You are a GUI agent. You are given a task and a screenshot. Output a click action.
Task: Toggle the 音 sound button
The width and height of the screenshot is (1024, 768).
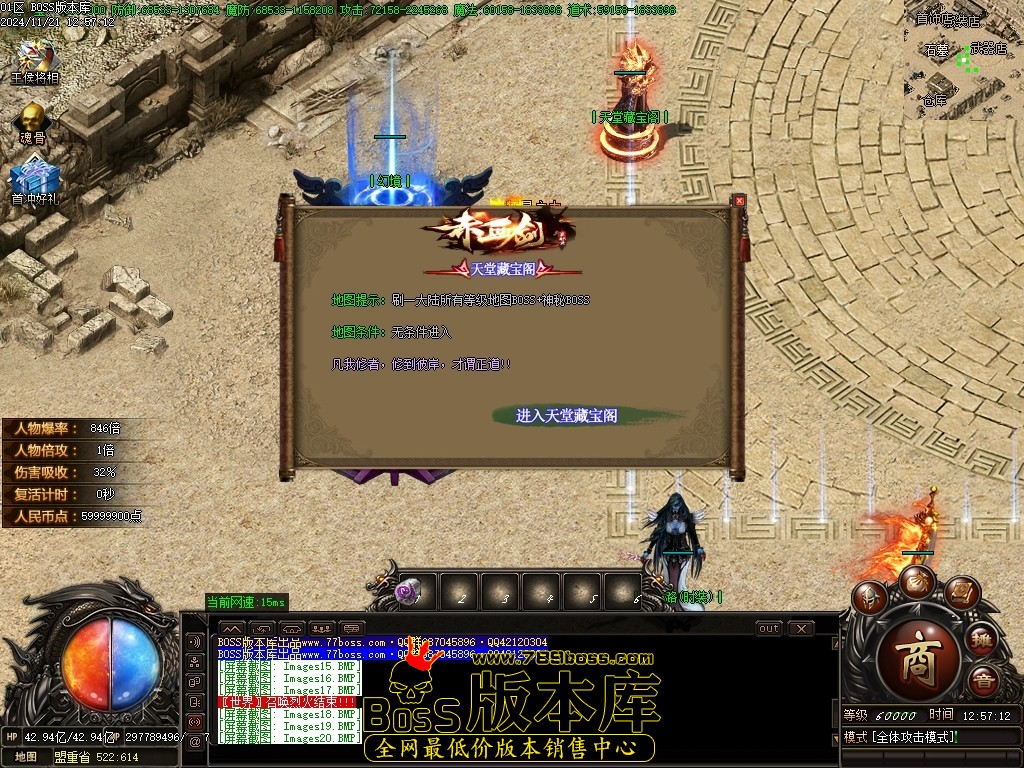tap(983, 681)
